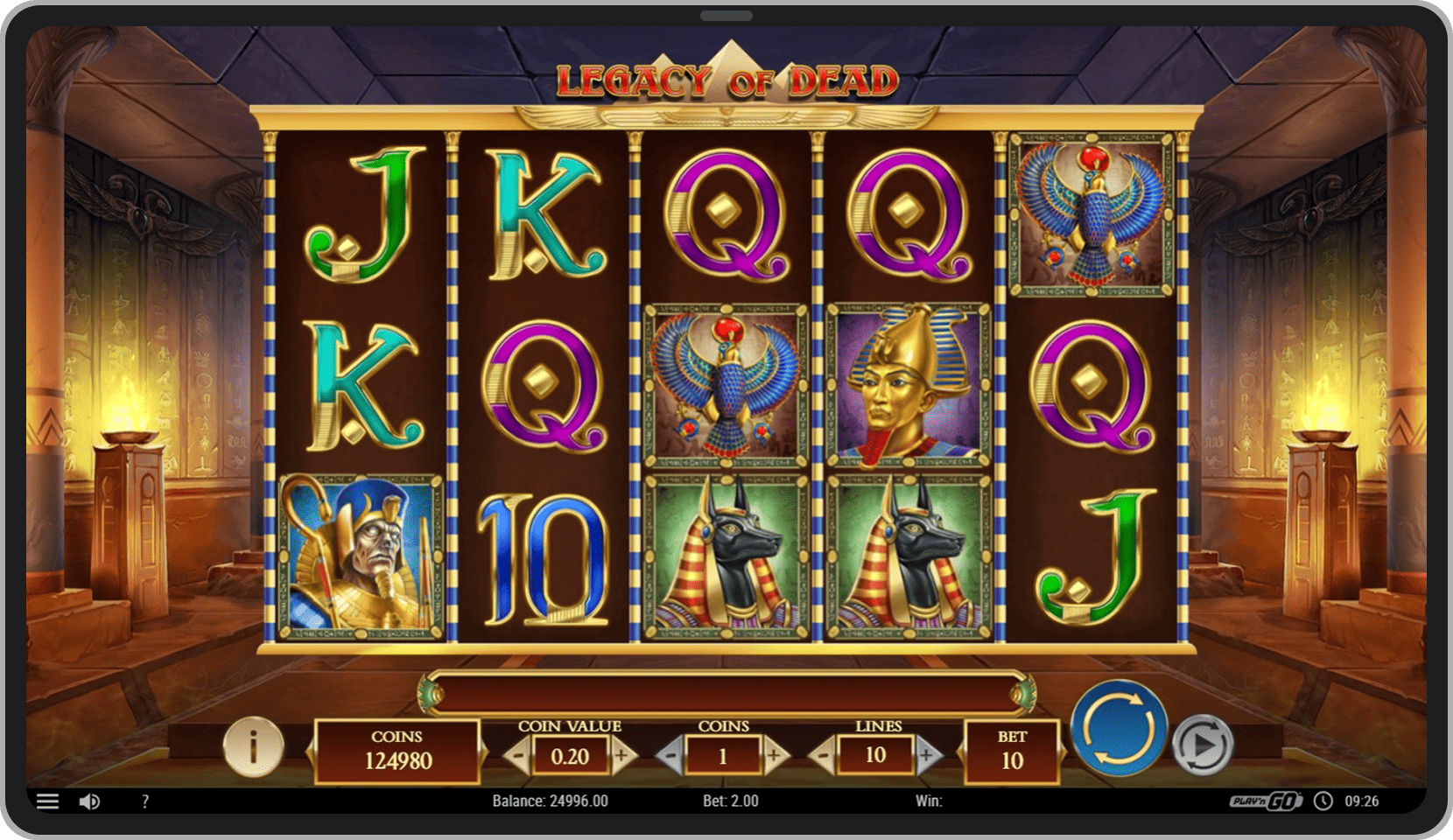This screenshot has height=840, width=1453.
Task: Reduce the number of coins
Action: [x=671, y=755]
